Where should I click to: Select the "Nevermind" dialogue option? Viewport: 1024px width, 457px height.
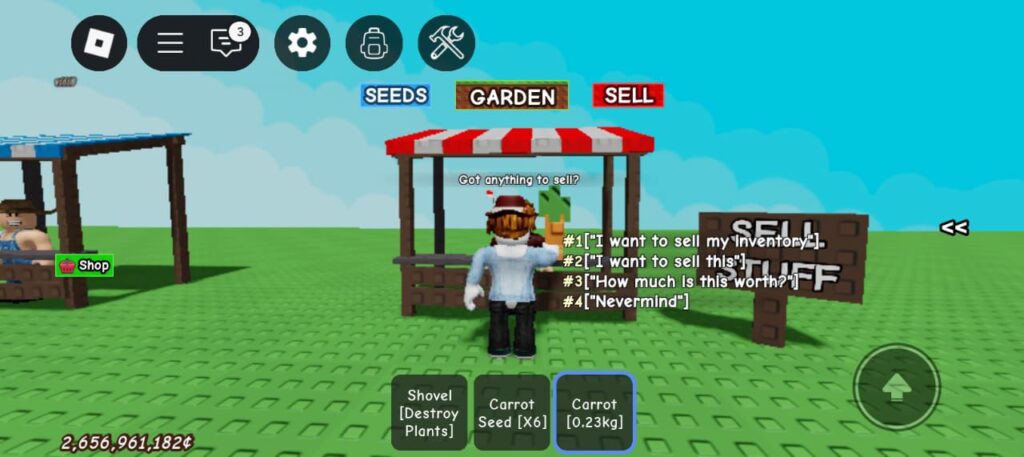click(626, 301)
